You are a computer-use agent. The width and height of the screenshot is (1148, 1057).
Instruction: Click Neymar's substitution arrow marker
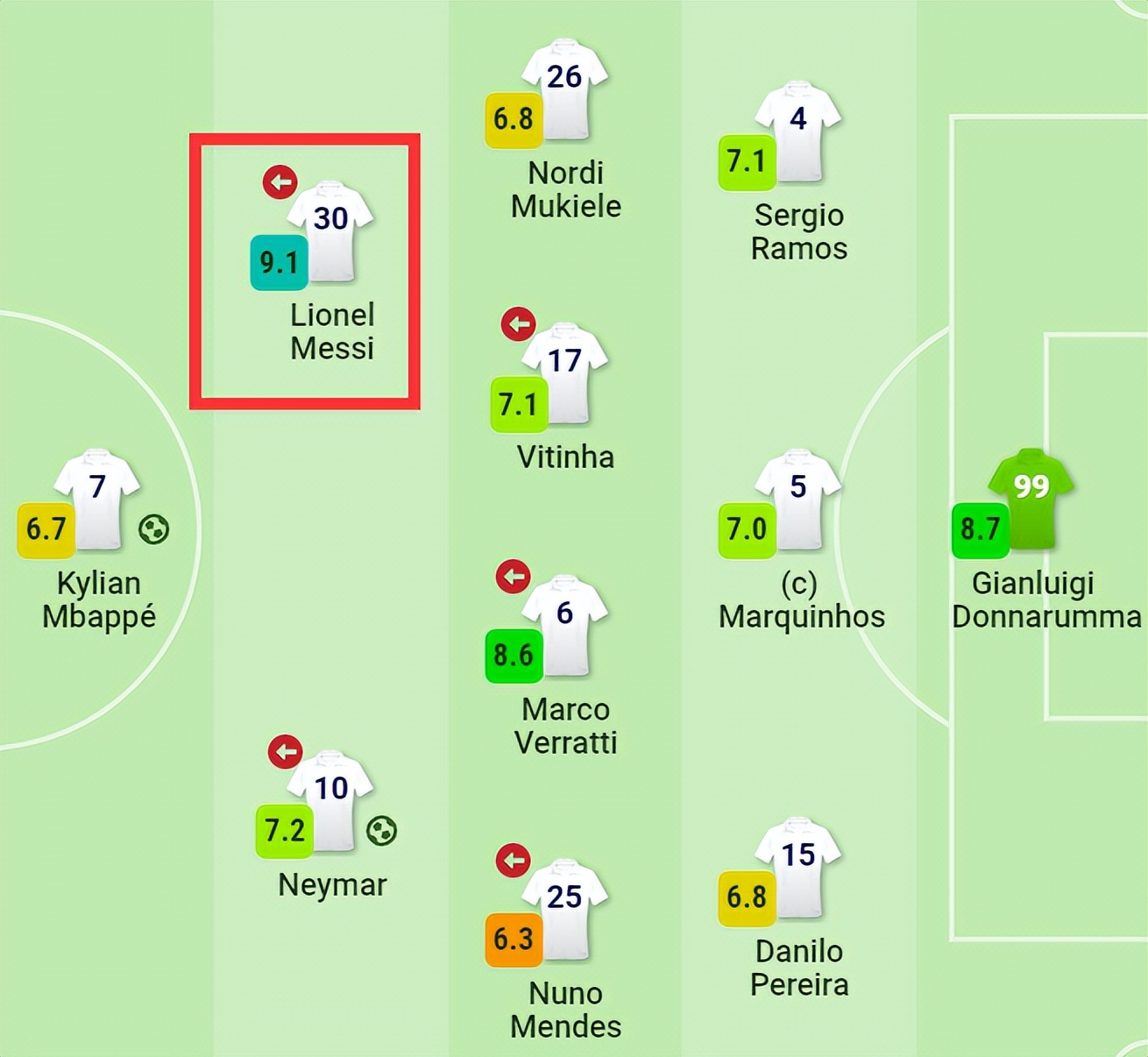[285, 751]
